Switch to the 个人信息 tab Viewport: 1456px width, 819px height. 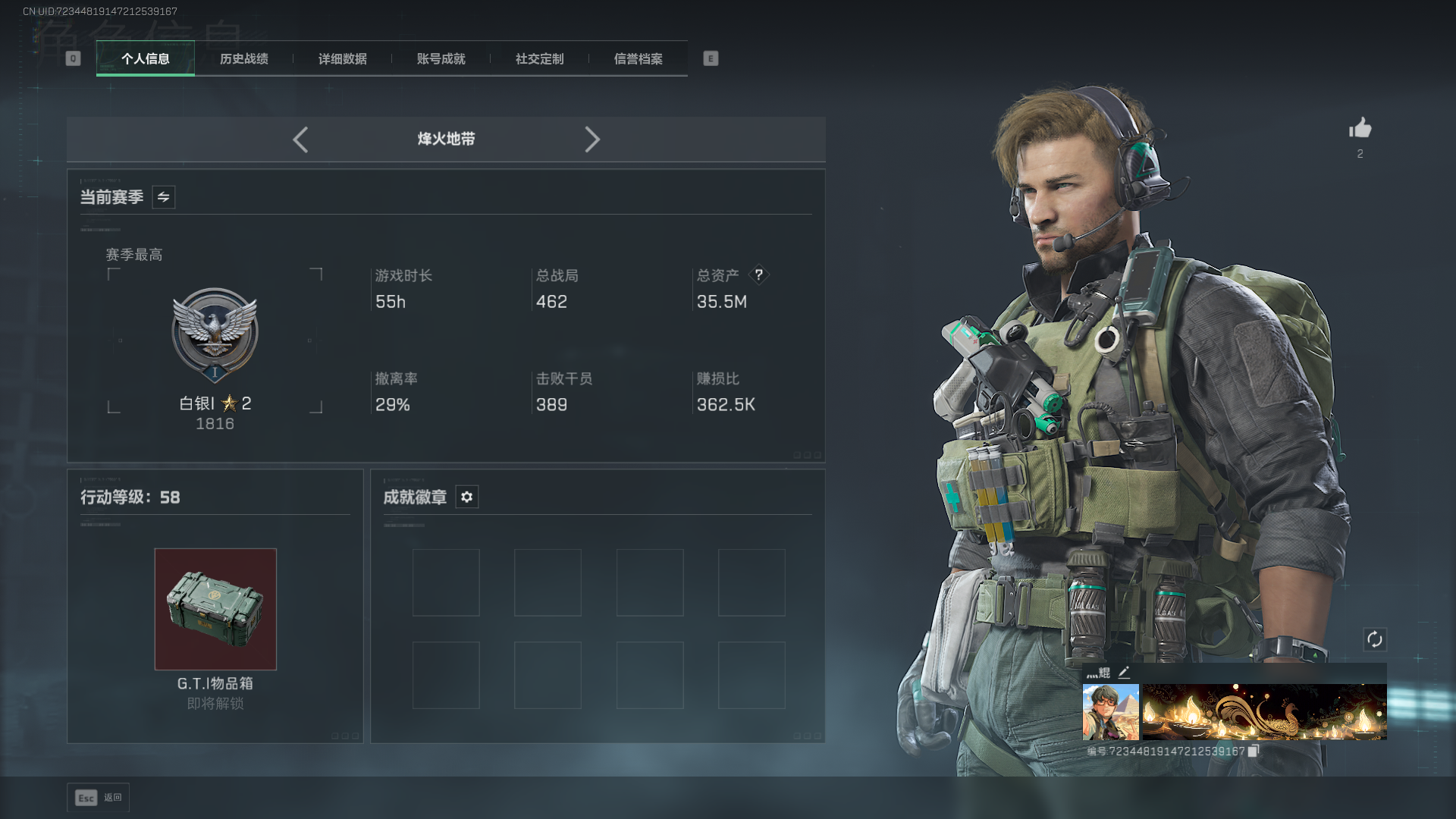(x=146, y=59)
